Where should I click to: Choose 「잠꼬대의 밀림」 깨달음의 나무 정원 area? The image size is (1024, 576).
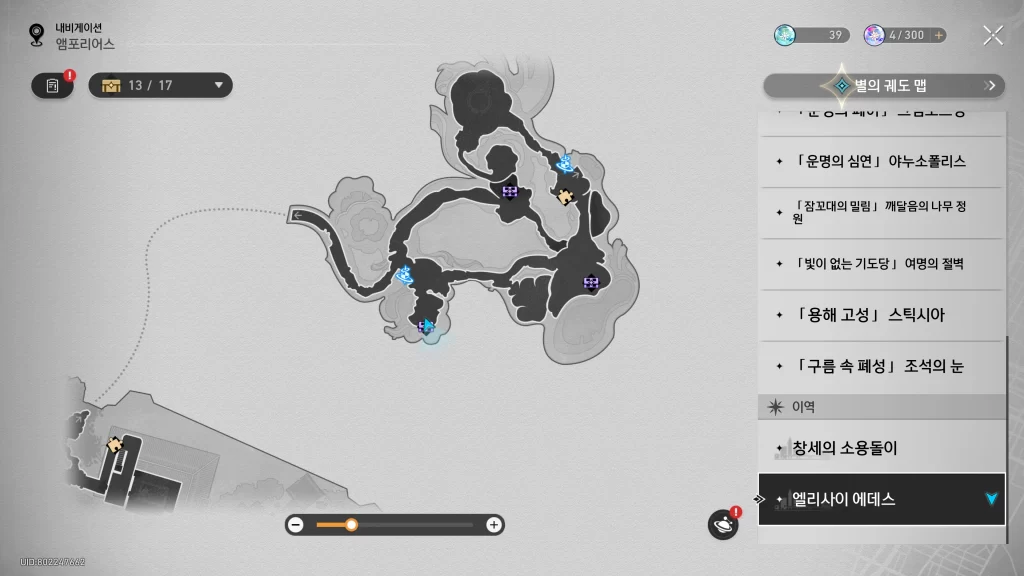coord(880,212)
